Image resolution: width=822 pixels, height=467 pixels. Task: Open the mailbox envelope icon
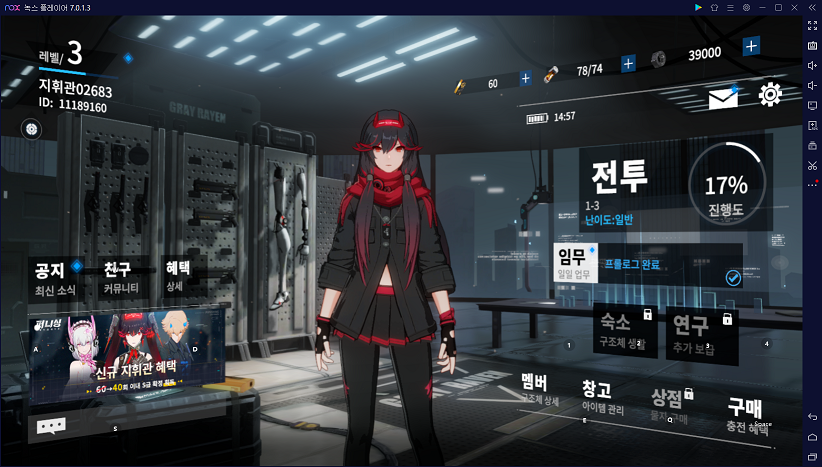(723, 98)
